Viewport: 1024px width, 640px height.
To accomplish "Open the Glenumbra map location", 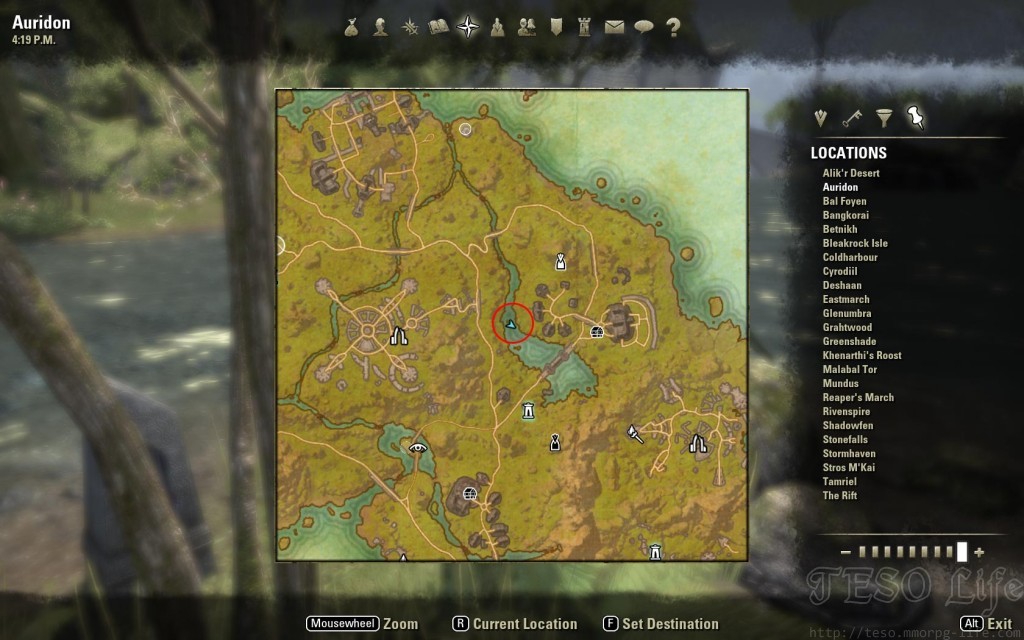I will [846, 313].
